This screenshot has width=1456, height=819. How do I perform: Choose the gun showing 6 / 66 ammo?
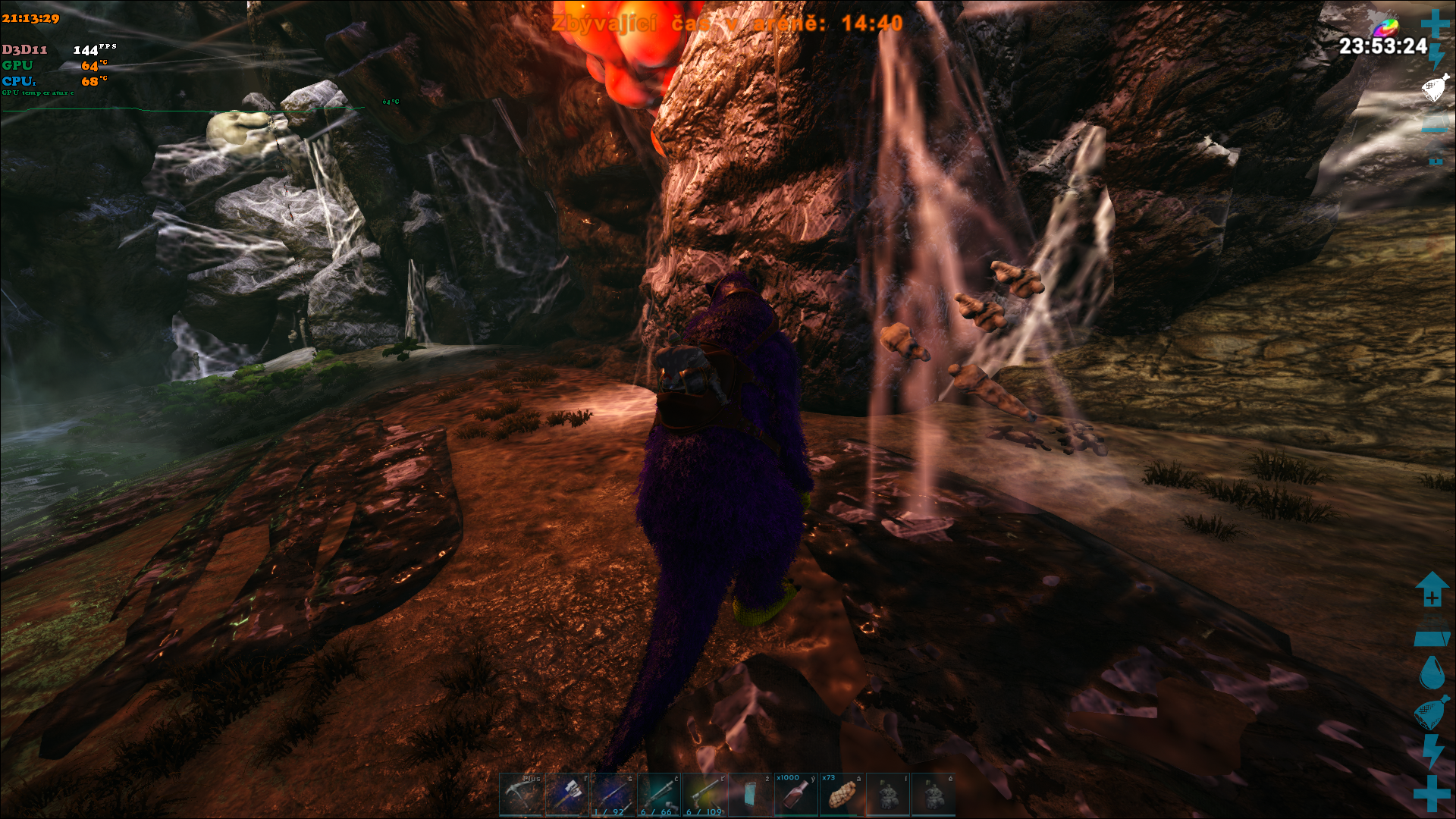click(x=659, y=794)
